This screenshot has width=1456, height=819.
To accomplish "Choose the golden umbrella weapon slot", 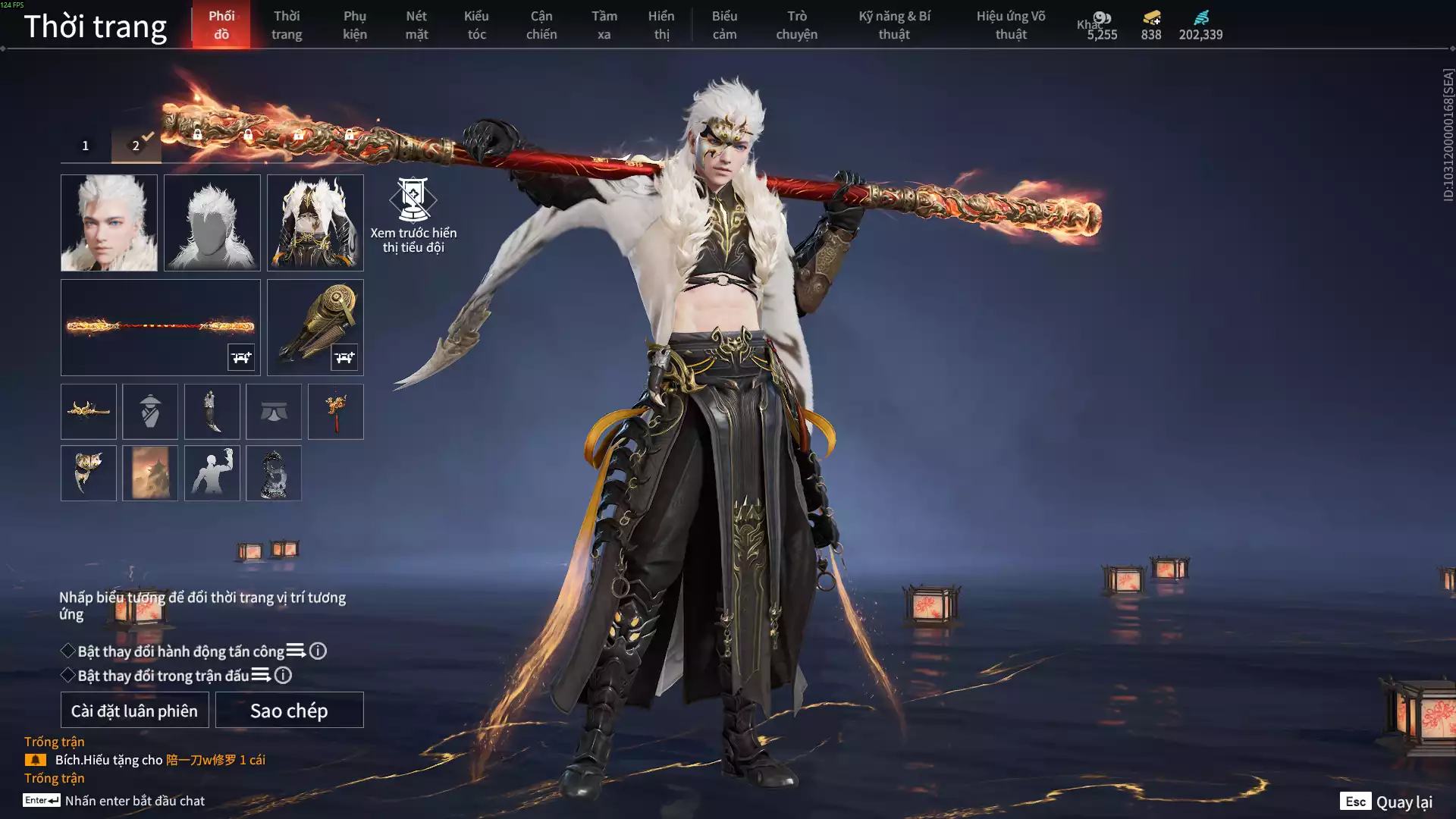I will [315, 327].
